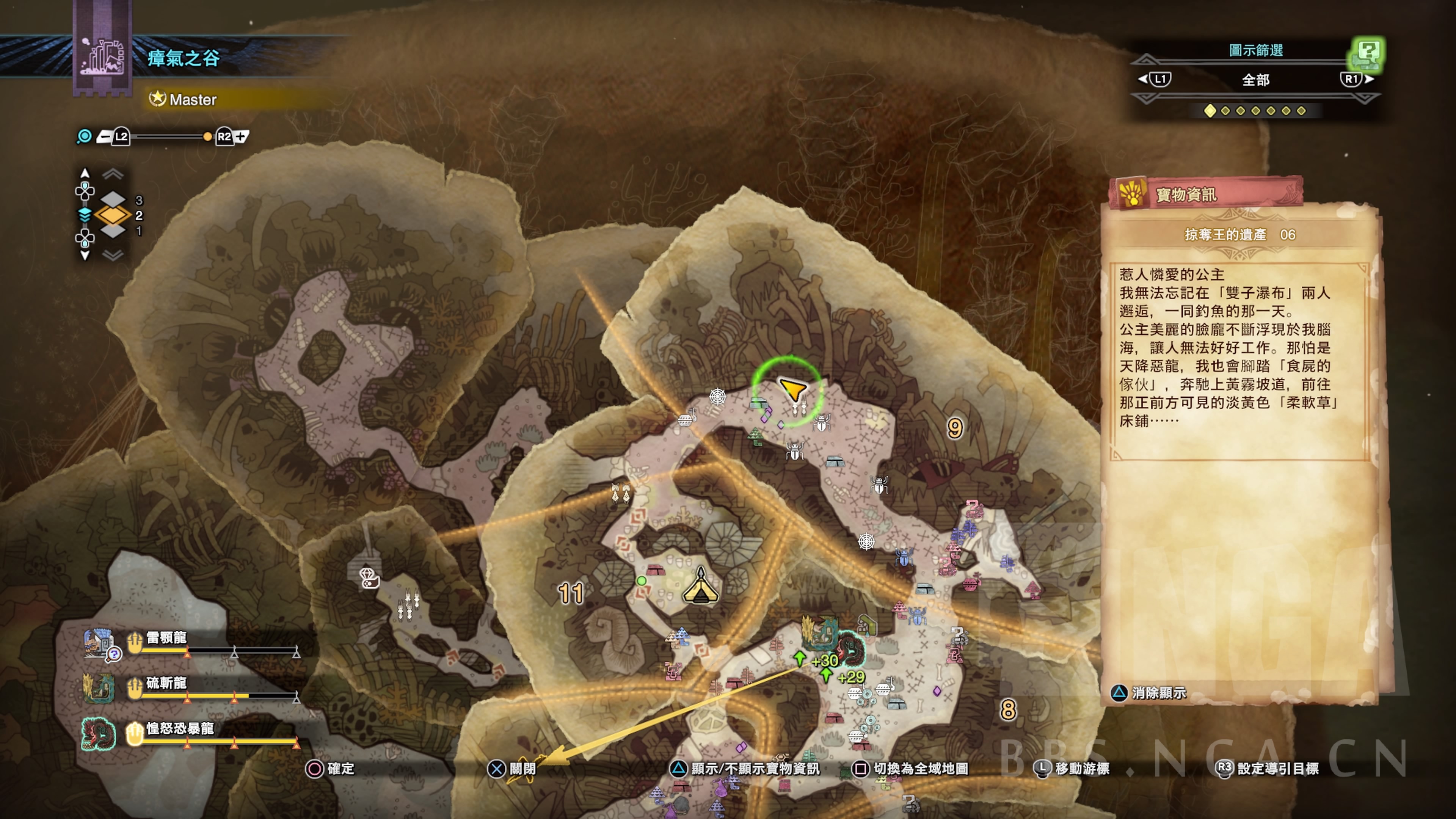Select 雷顎龍 in the monster list
Image resolution: width=1456 pixels, height=819 pixels.
click(x=166, y=638)
